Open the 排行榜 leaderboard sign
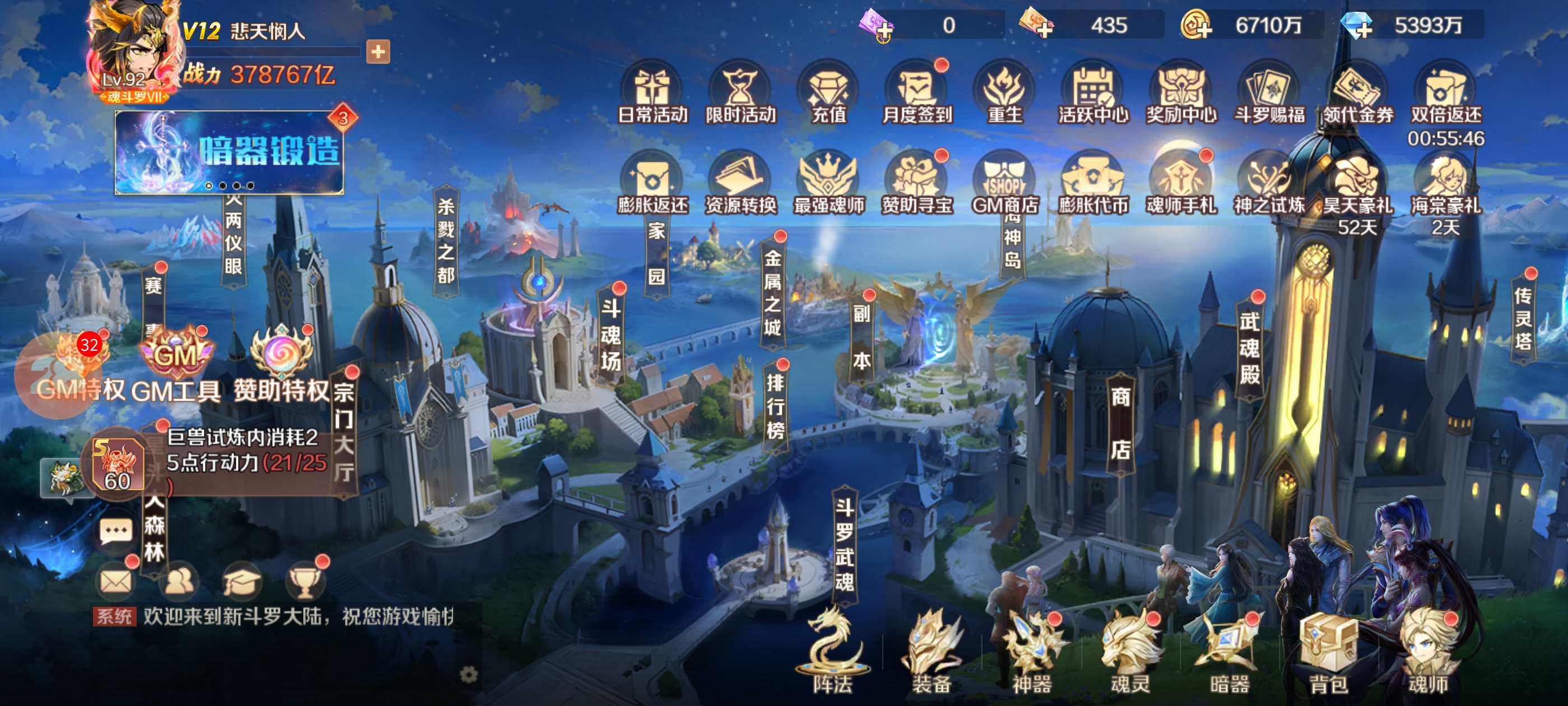Image resolution: width=1568 pixels, height=706 pixels. pyautogui.click(x=775, y=406)
